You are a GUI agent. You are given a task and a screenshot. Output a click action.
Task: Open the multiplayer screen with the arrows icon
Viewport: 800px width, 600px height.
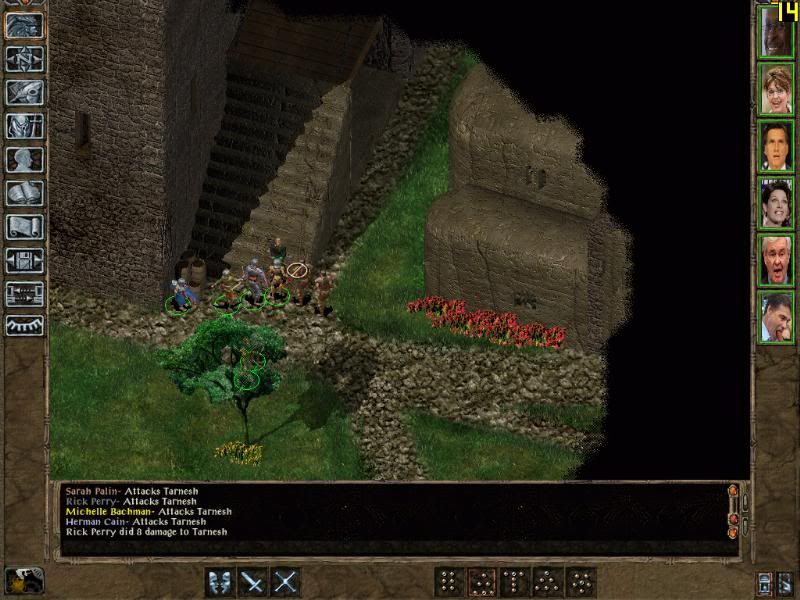(x=25, y=293)
